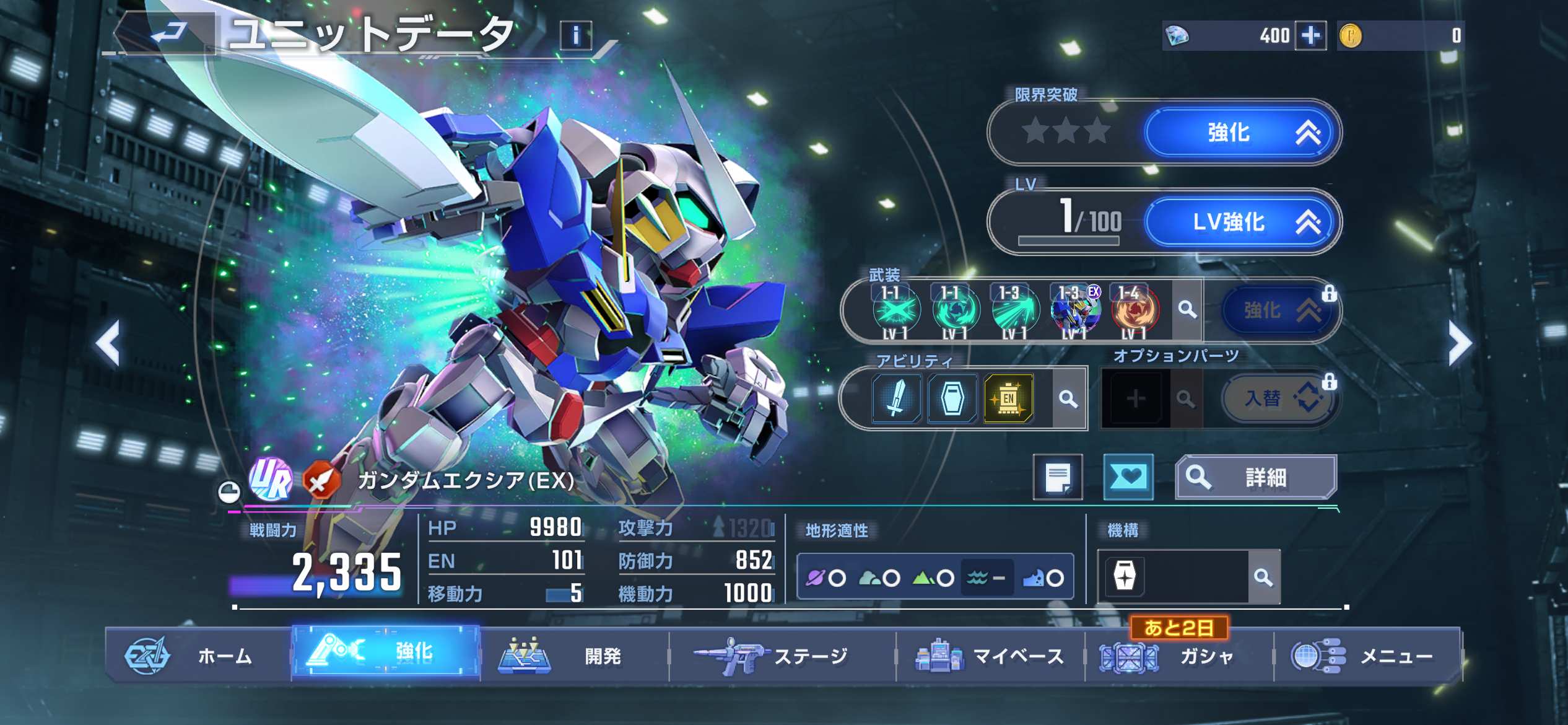Open the empty option parts plus slot

tap(1135, 398)
